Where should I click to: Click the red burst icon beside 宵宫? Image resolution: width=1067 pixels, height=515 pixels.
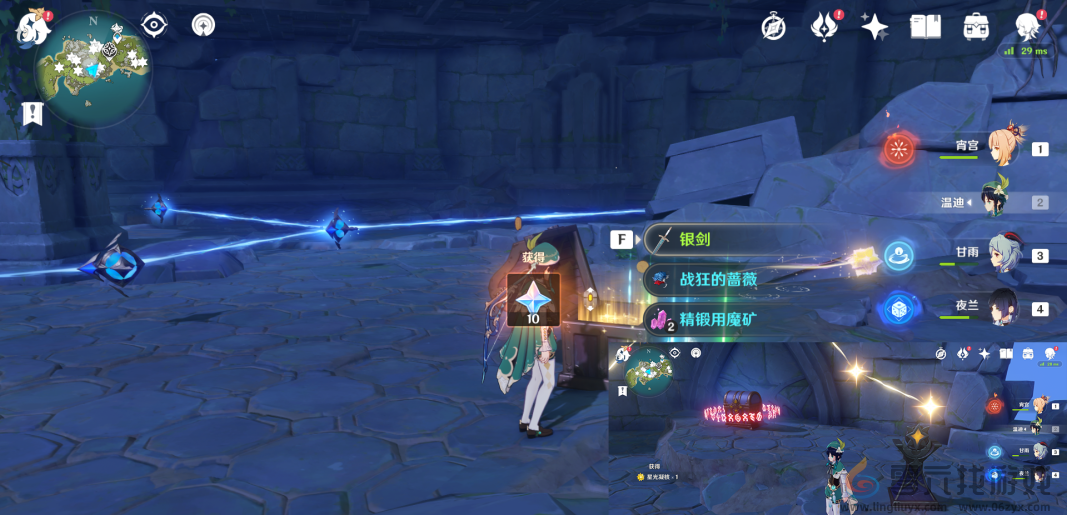(x=899, y=150)
